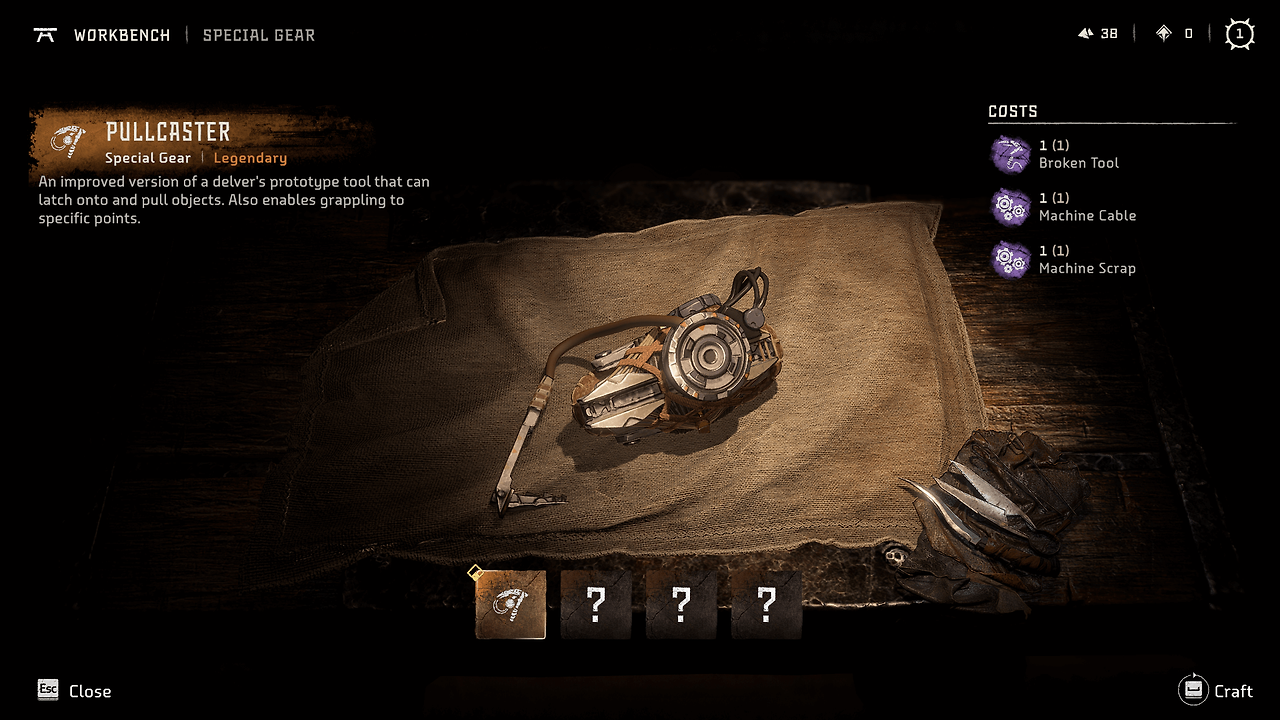Select the Pullcaster gear slot

click(x=510, y=605)
